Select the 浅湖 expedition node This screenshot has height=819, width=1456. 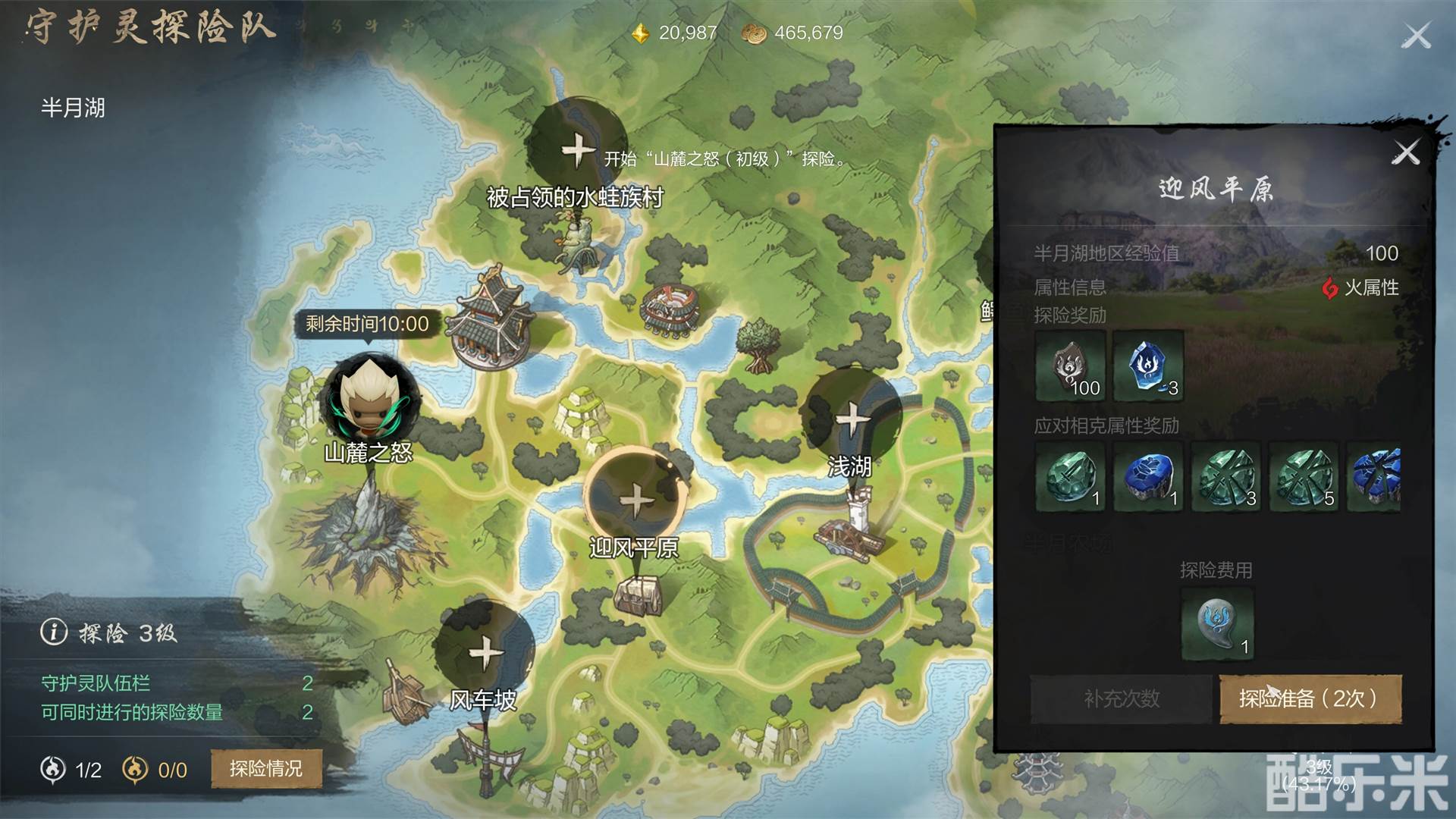[852, 418]
